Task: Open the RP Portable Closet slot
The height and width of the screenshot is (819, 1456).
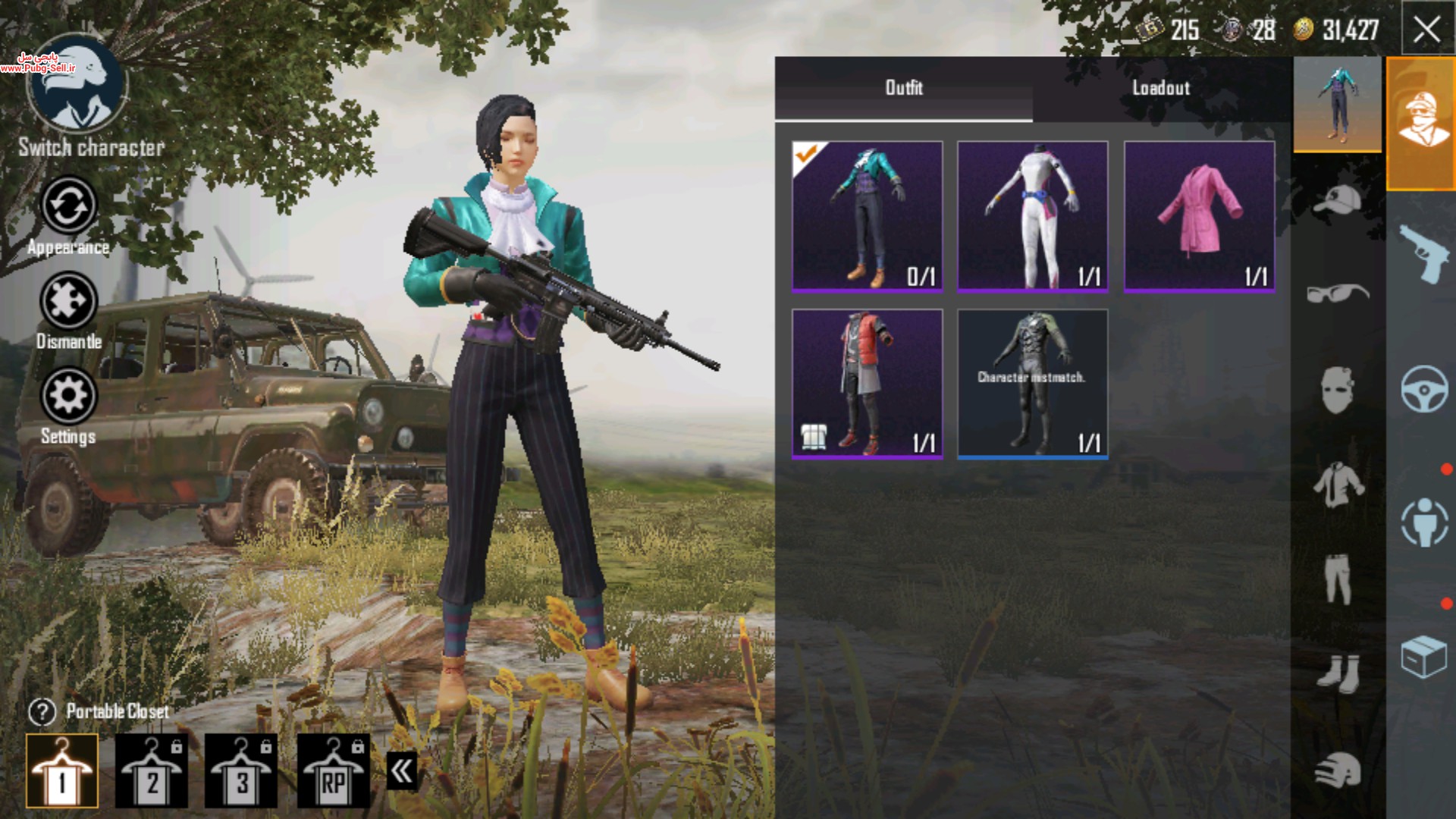Action: (334, 771)
